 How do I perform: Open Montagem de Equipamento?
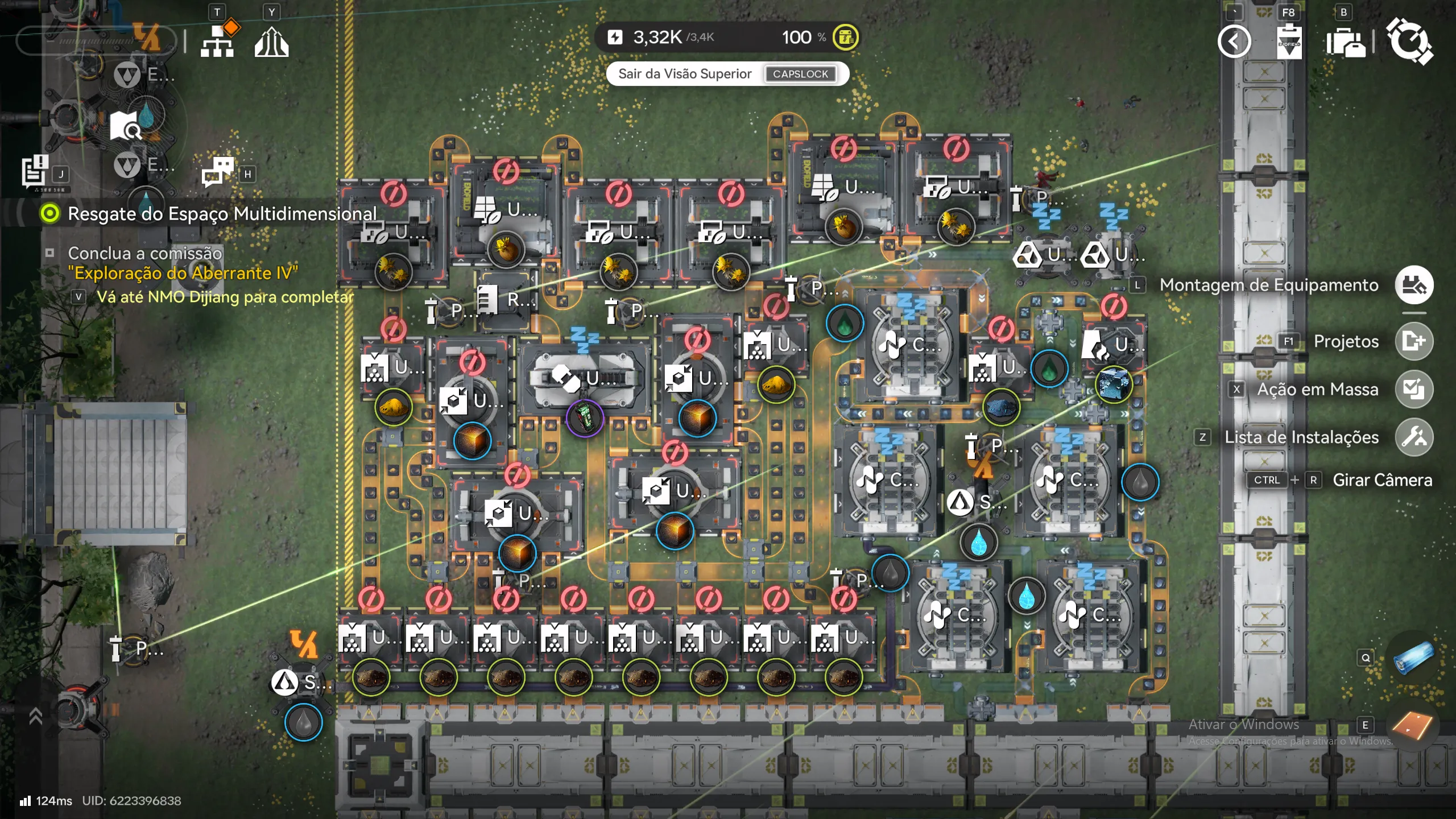tap(1413, 285)
